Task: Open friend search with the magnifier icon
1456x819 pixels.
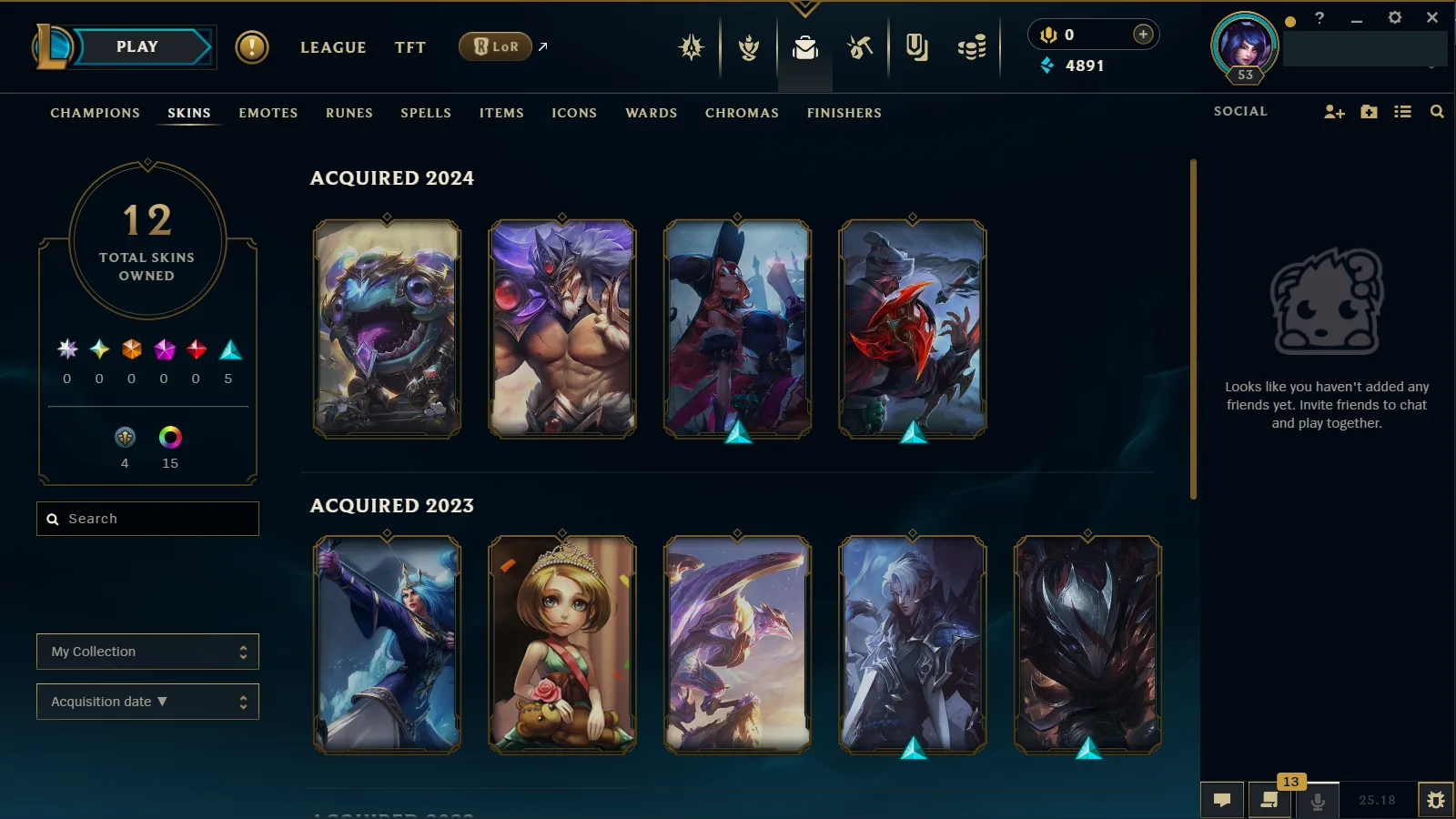Action: (1437, 111)
